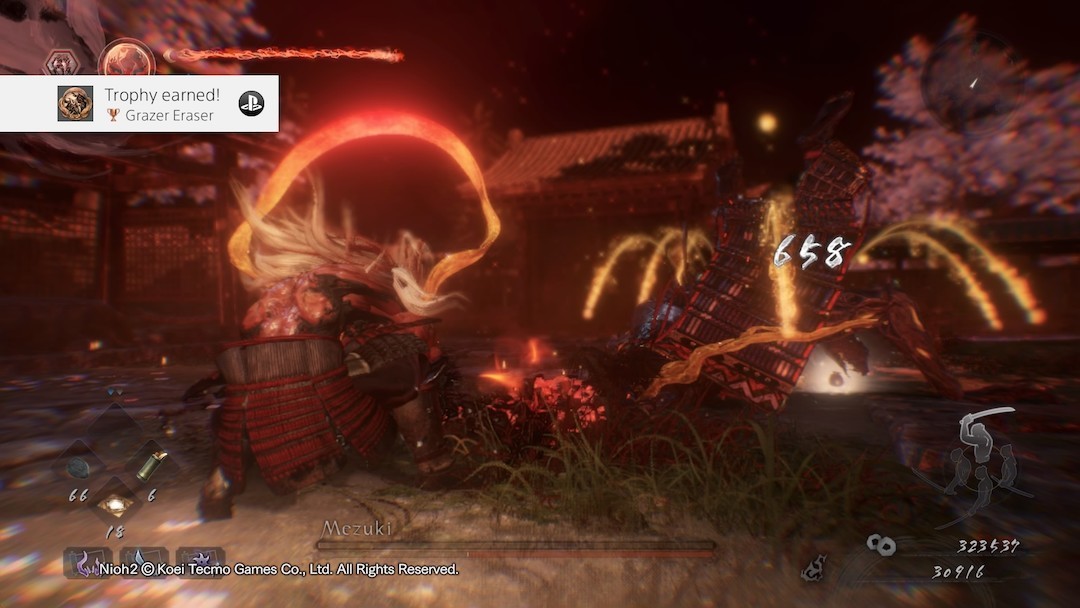Click the PlayStation logo on the trophy popup
Screen dimensions: 1080x608
click(x=251, y=103)
